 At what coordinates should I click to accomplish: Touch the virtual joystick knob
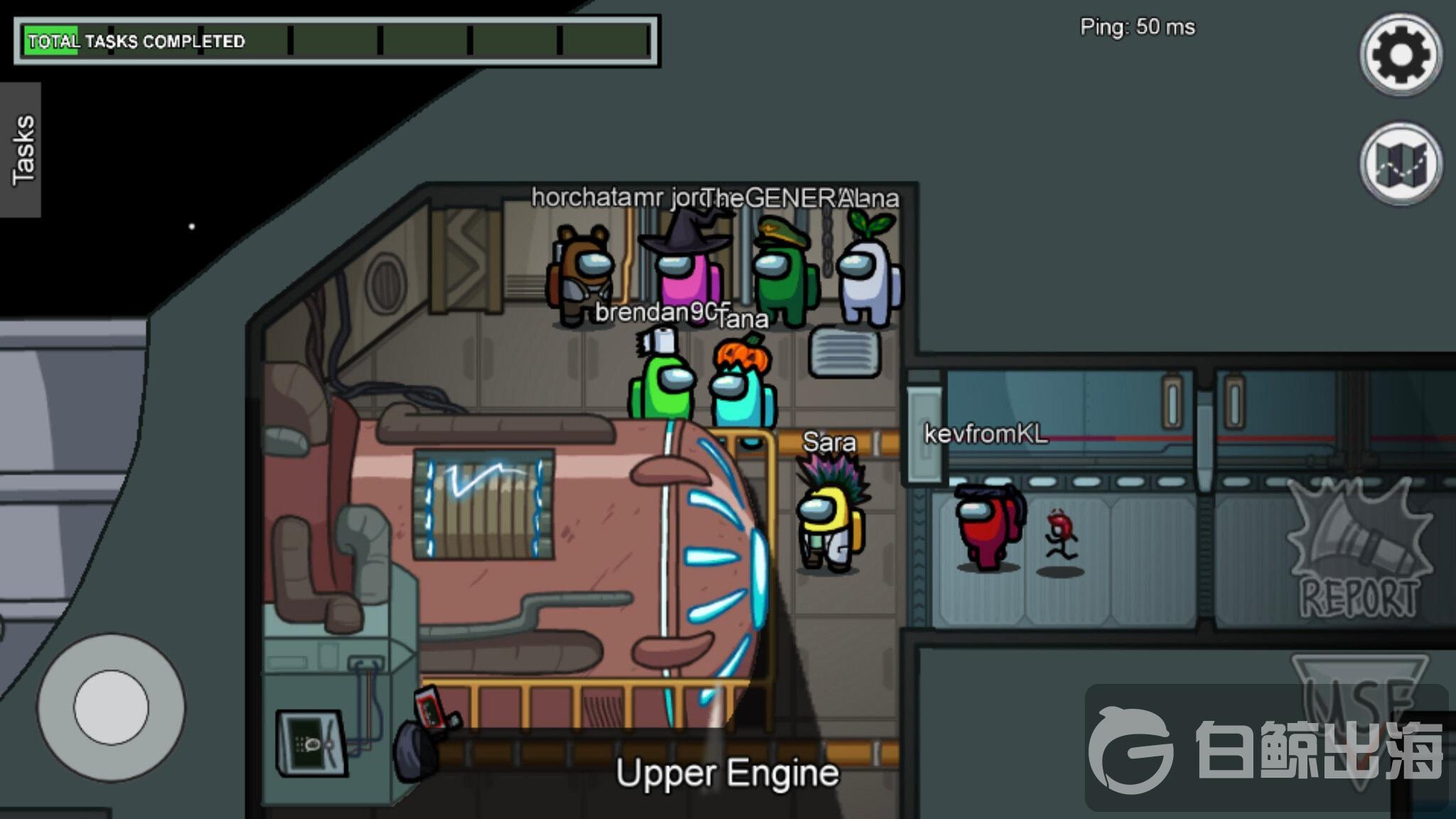[111, 707]
